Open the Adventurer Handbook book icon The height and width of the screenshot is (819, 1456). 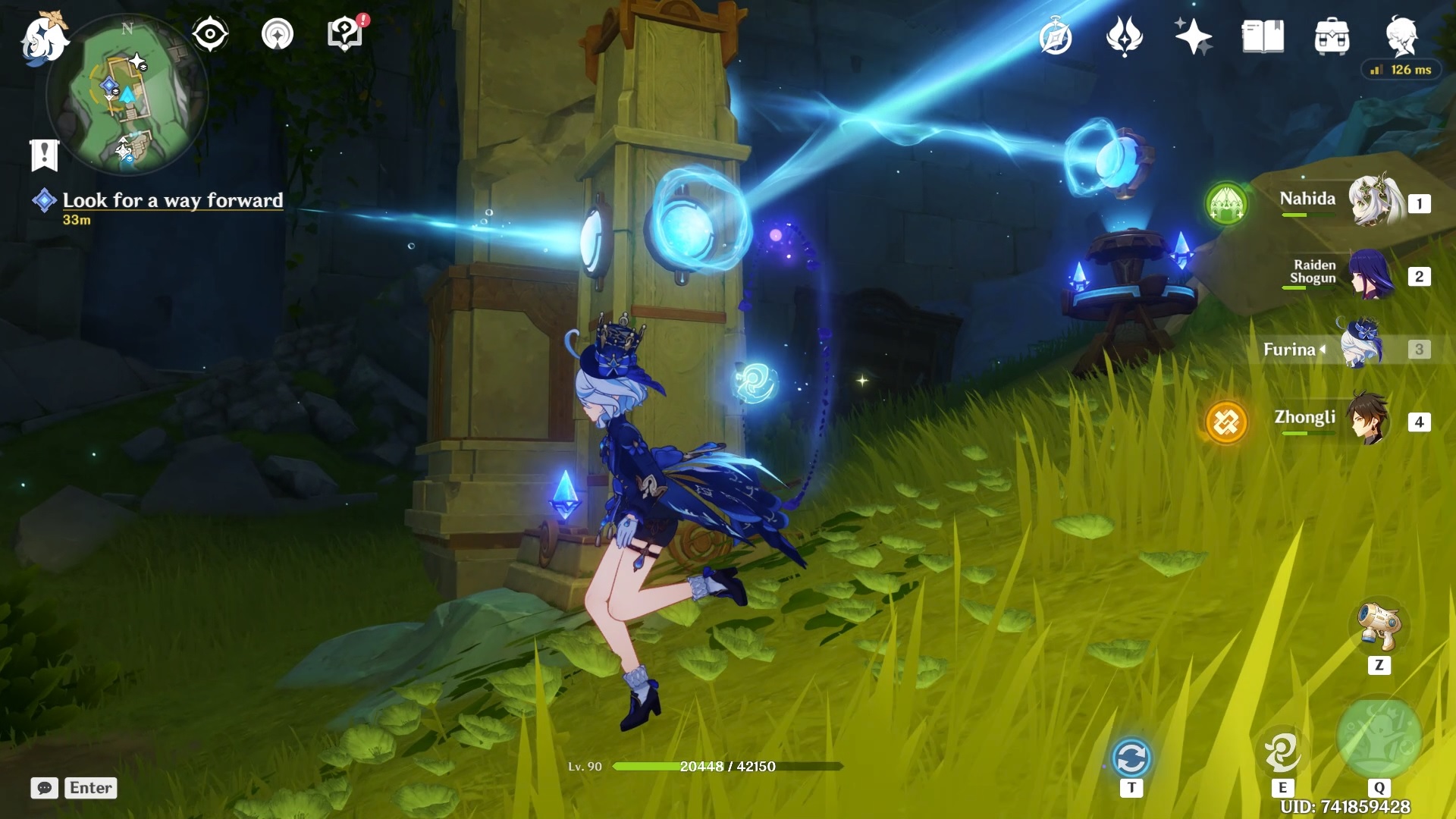[1263, 37]
